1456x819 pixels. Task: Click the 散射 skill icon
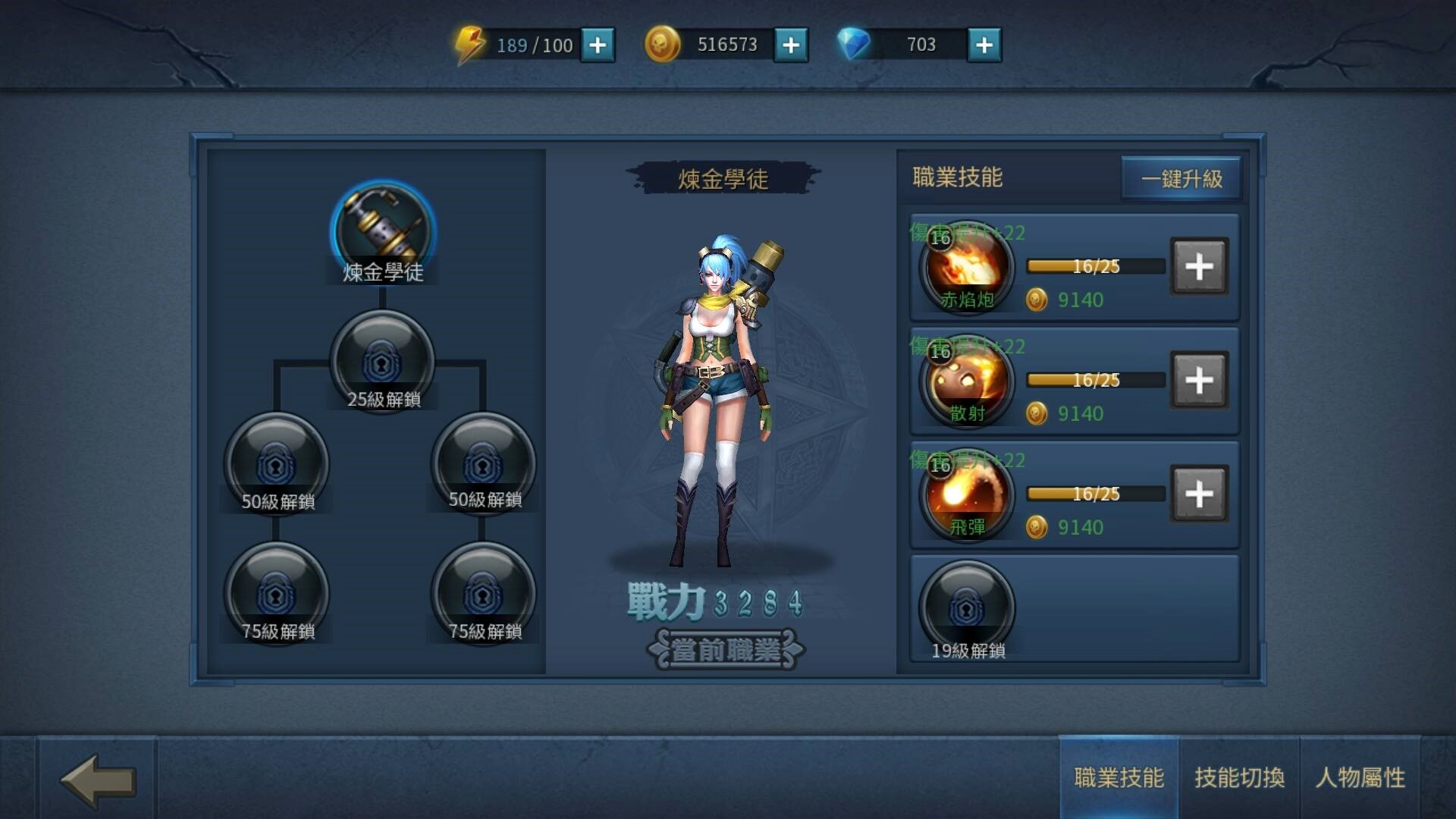tap(966, 383)
